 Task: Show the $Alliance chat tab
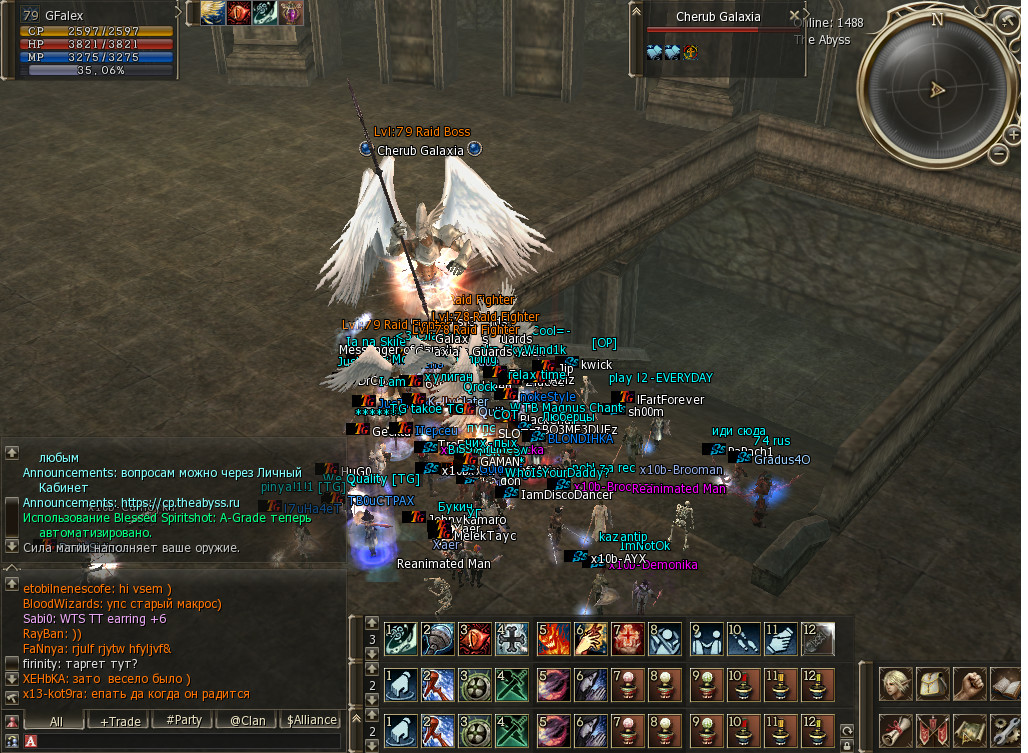pos(311,720)
